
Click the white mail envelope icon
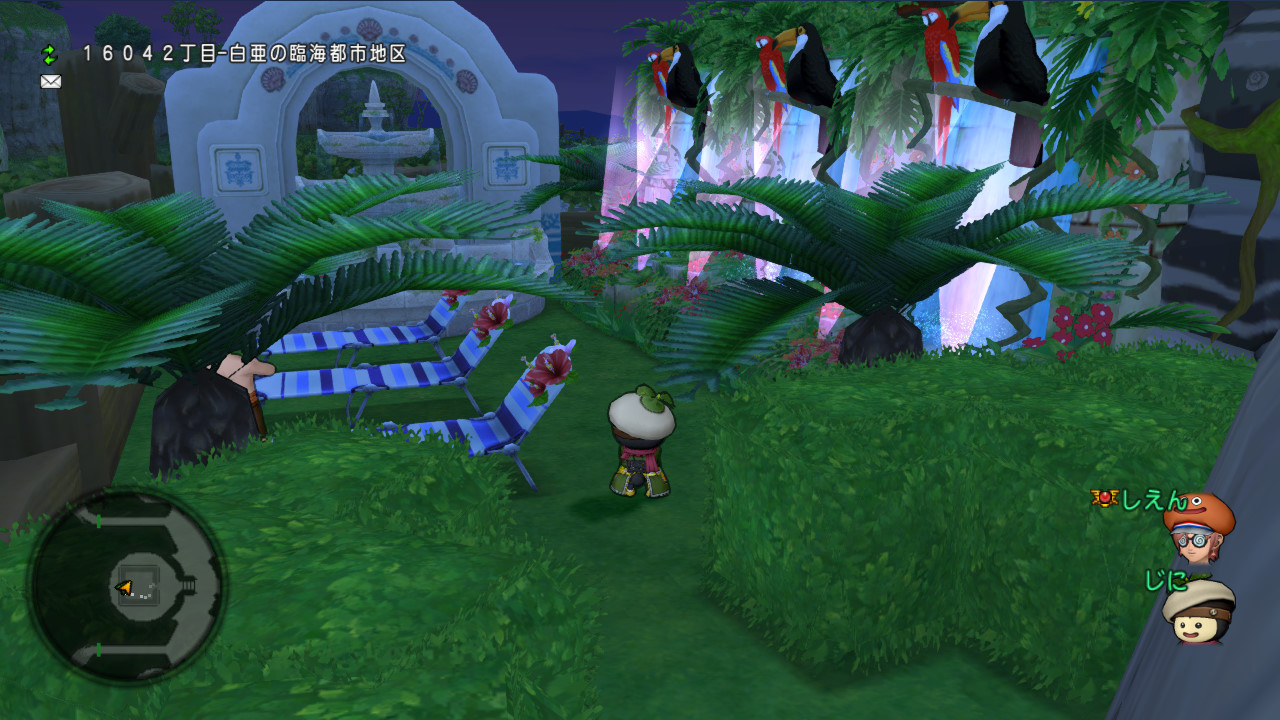point(51,82)
